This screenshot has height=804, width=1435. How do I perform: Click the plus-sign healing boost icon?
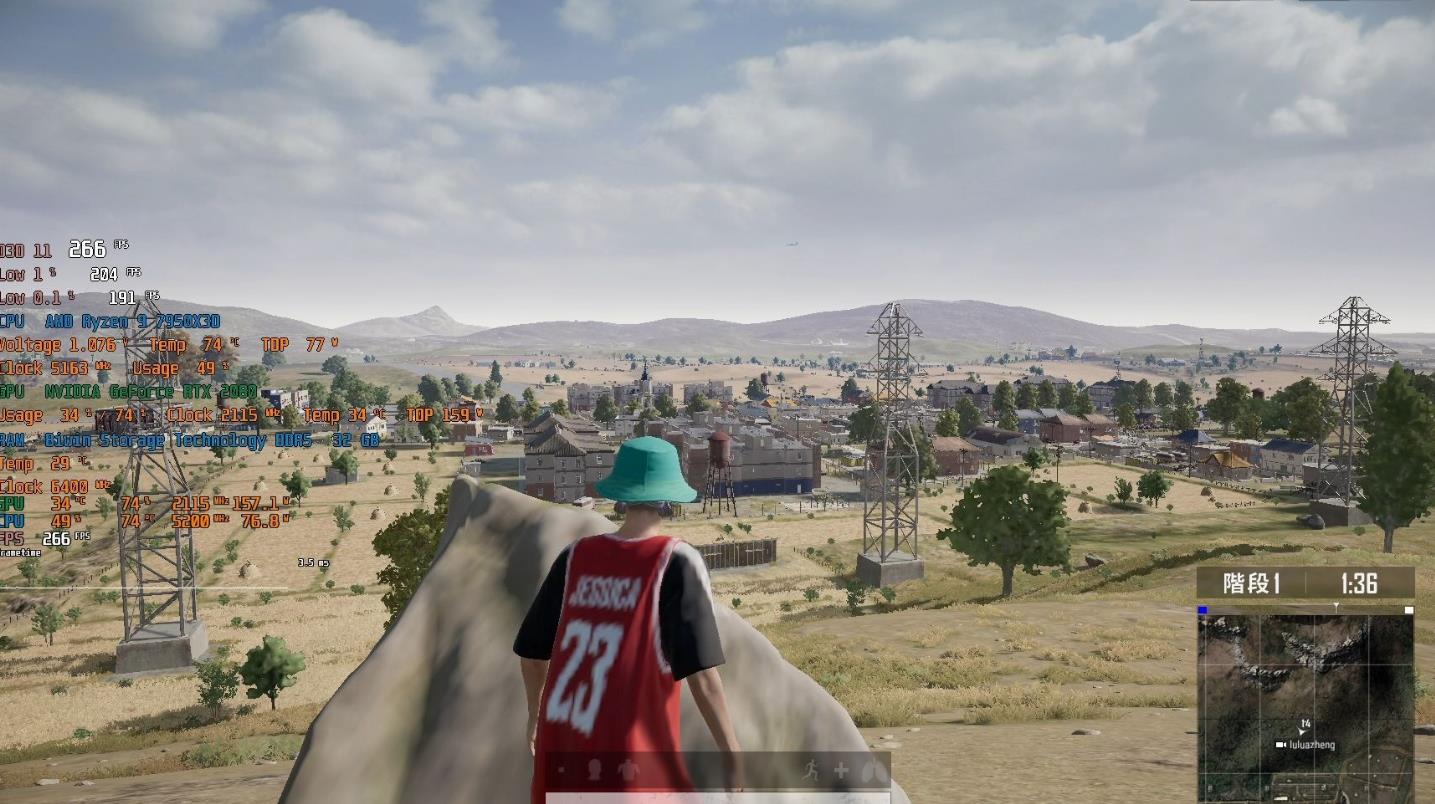coord(841,770)
